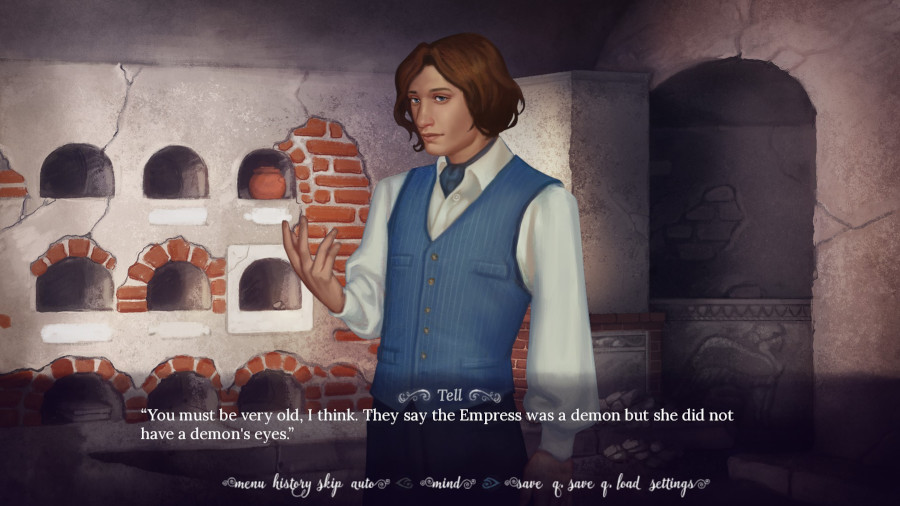Click the blue eye icon right of mind
The width and height of the screenshot is (900, 506).
click(489, 485)
